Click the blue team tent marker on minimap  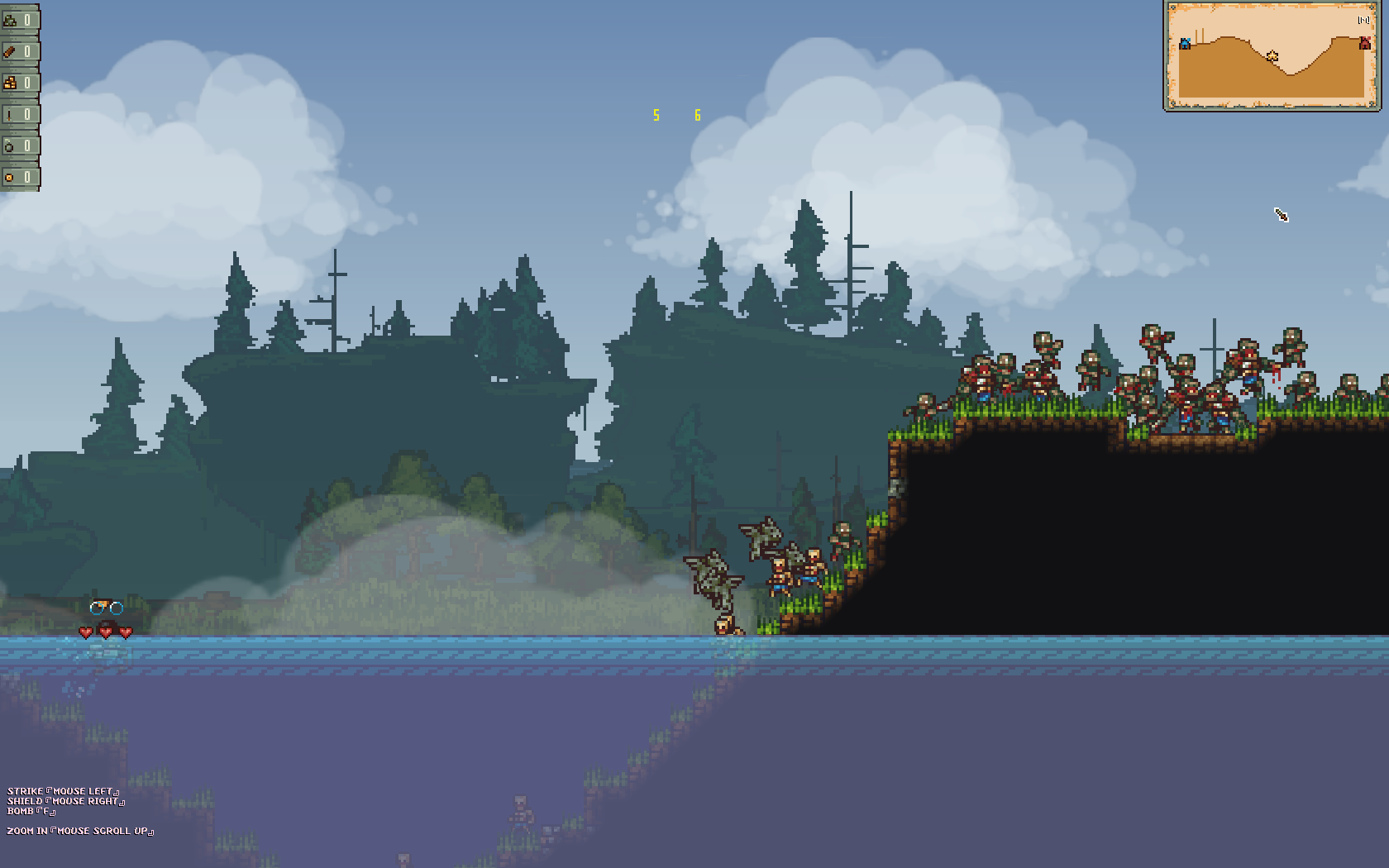1185,43
